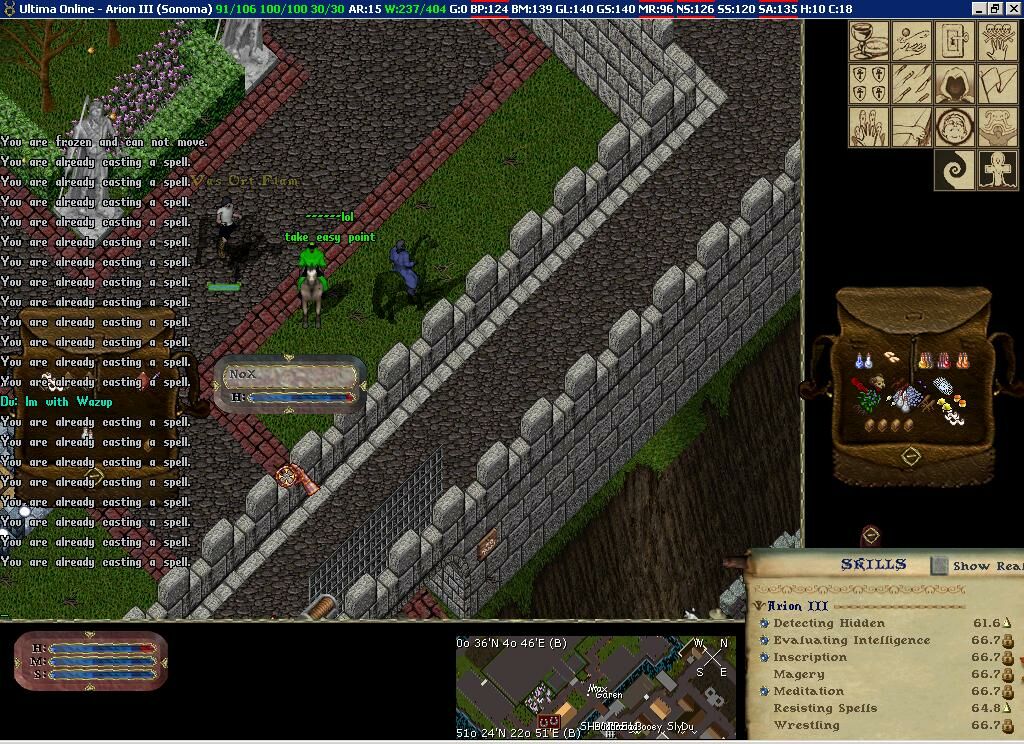The height and width of the screenshot is (744, 1024).
Task: Toggle the lock next to Magery
Action: click(1008, 675)
